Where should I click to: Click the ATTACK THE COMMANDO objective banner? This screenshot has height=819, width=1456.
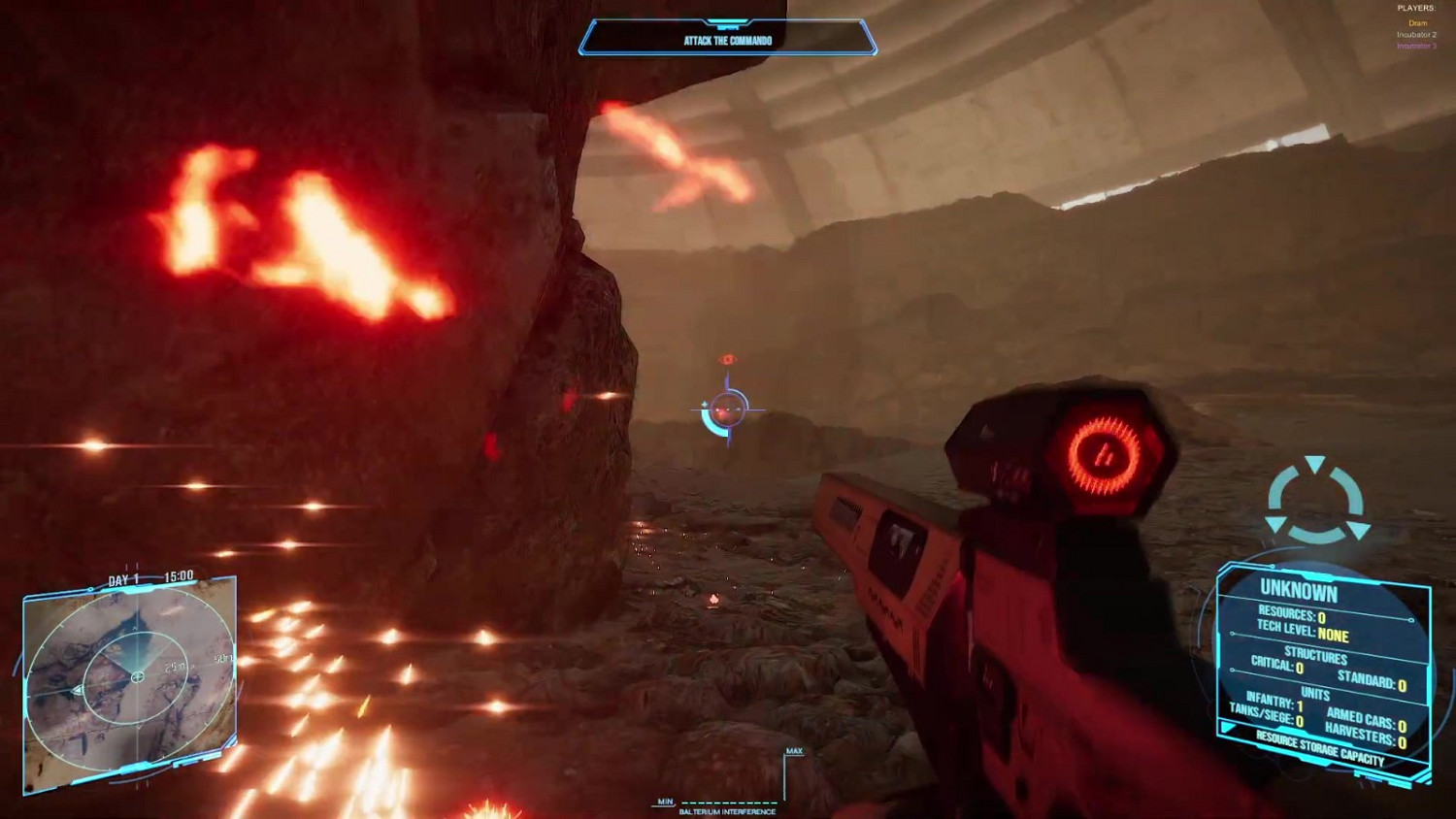tap(726, 41)
